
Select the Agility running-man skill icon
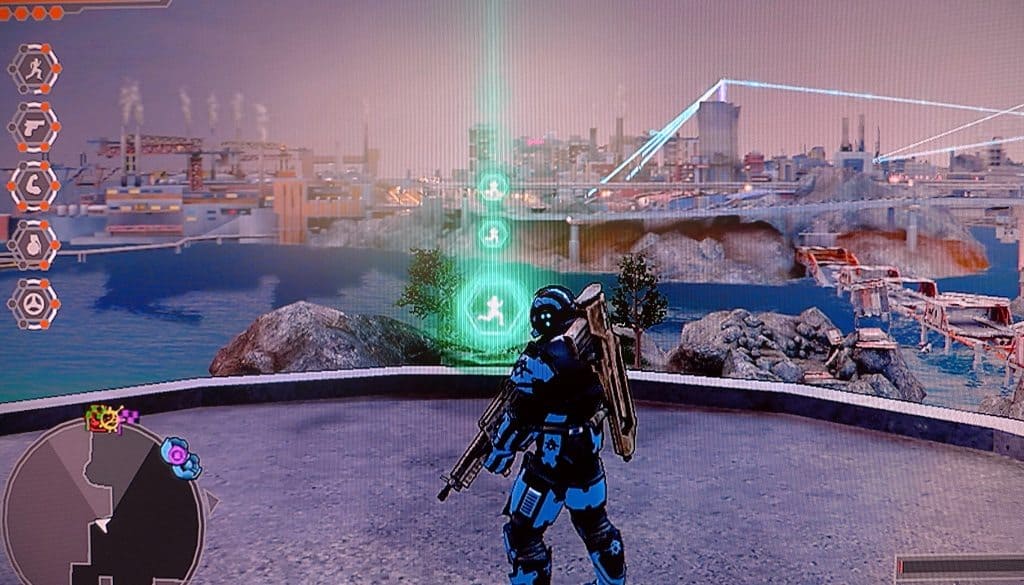34,70
